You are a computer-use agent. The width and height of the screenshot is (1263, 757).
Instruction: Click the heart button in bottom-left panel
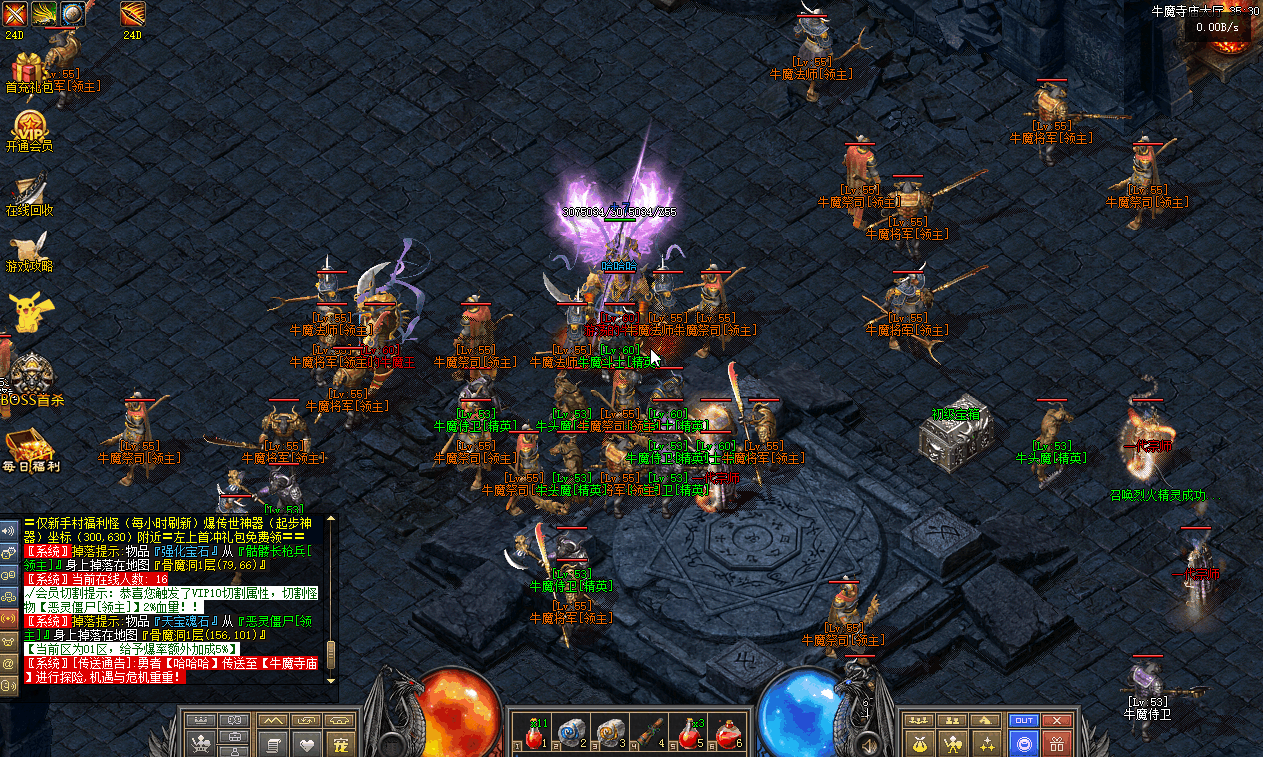coord(307,744)
